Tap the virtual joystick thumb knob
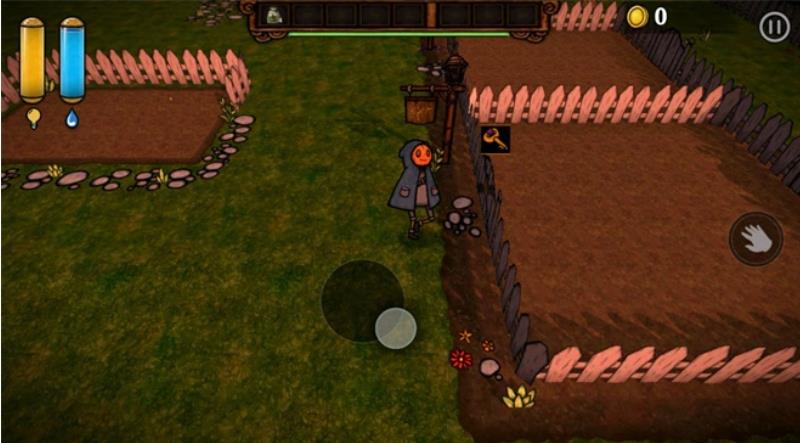 [x=396, y=328]
